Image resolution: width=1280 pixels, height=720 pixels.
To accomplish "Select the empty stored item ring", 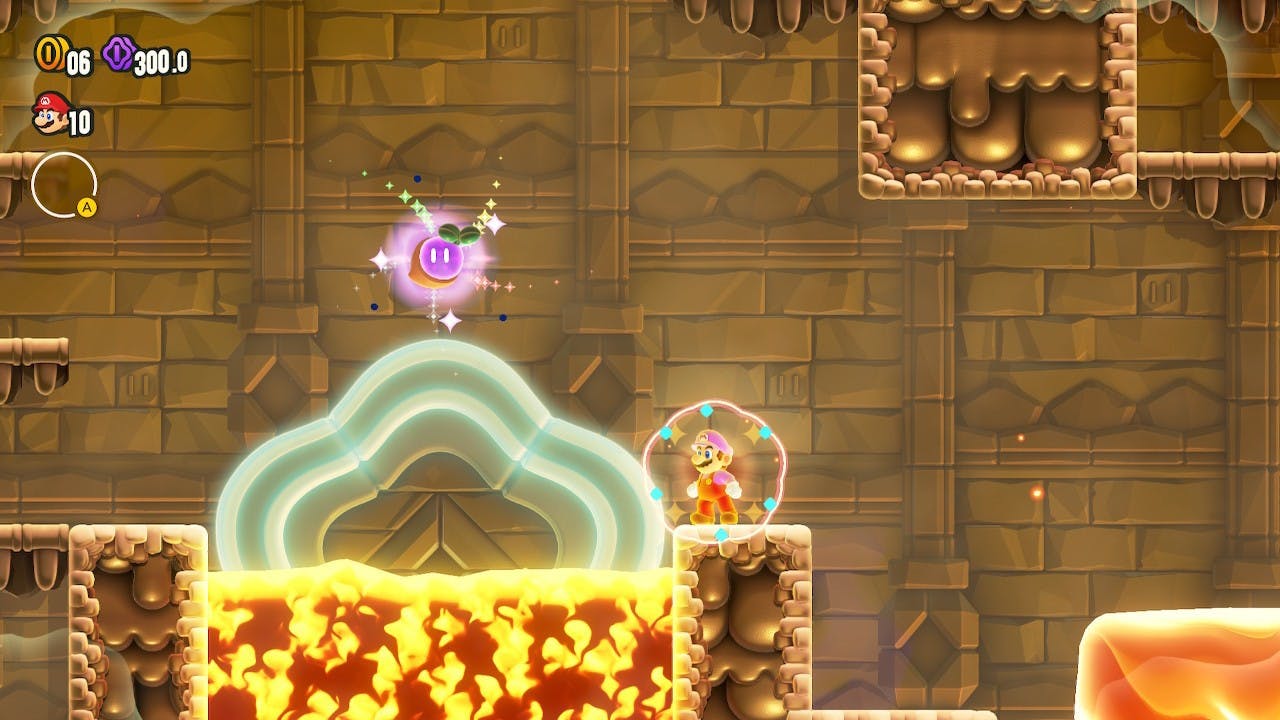I will pyautogui.click(x=64, y=185).
